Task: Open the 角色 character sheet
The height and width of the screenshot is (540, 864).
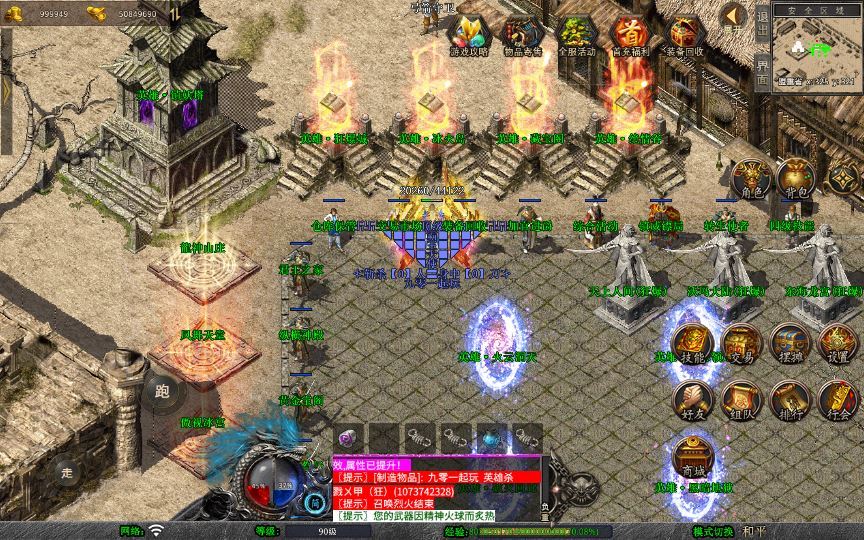Action: coord(752,179)
